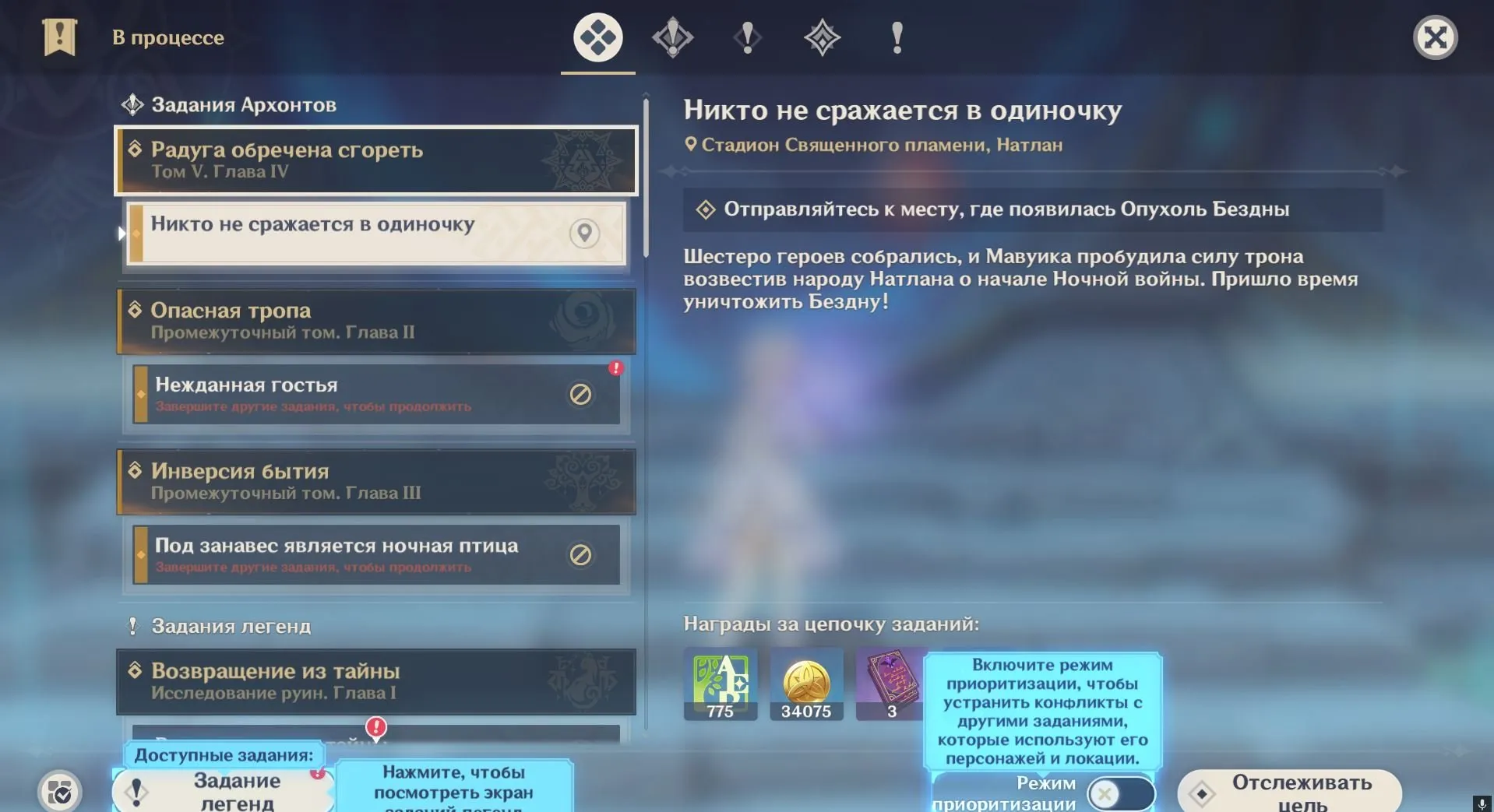
Task: Click the locked icon beside 'Под занавес является ночная птица'
Action: (x=581, y=555)
